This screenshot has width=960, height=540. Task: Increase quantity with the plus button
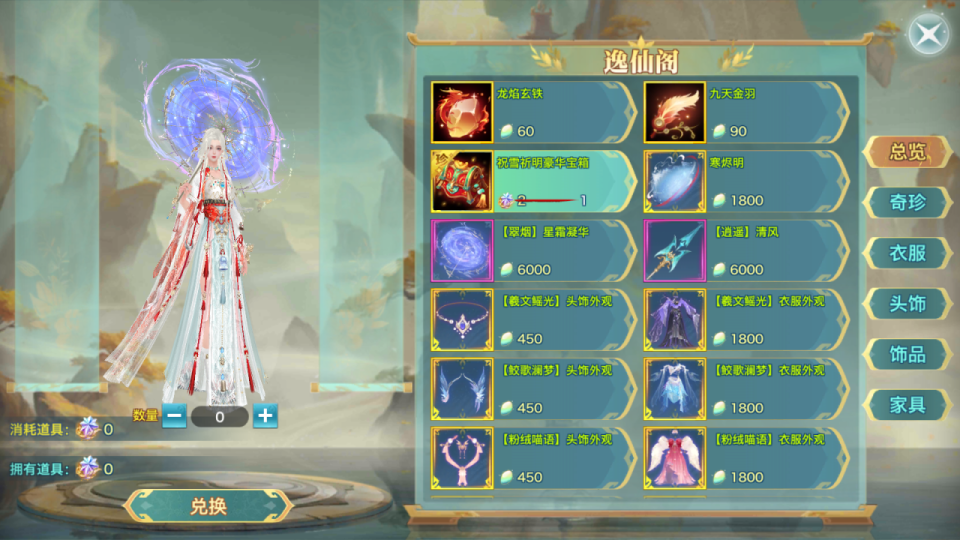[265, 416]
